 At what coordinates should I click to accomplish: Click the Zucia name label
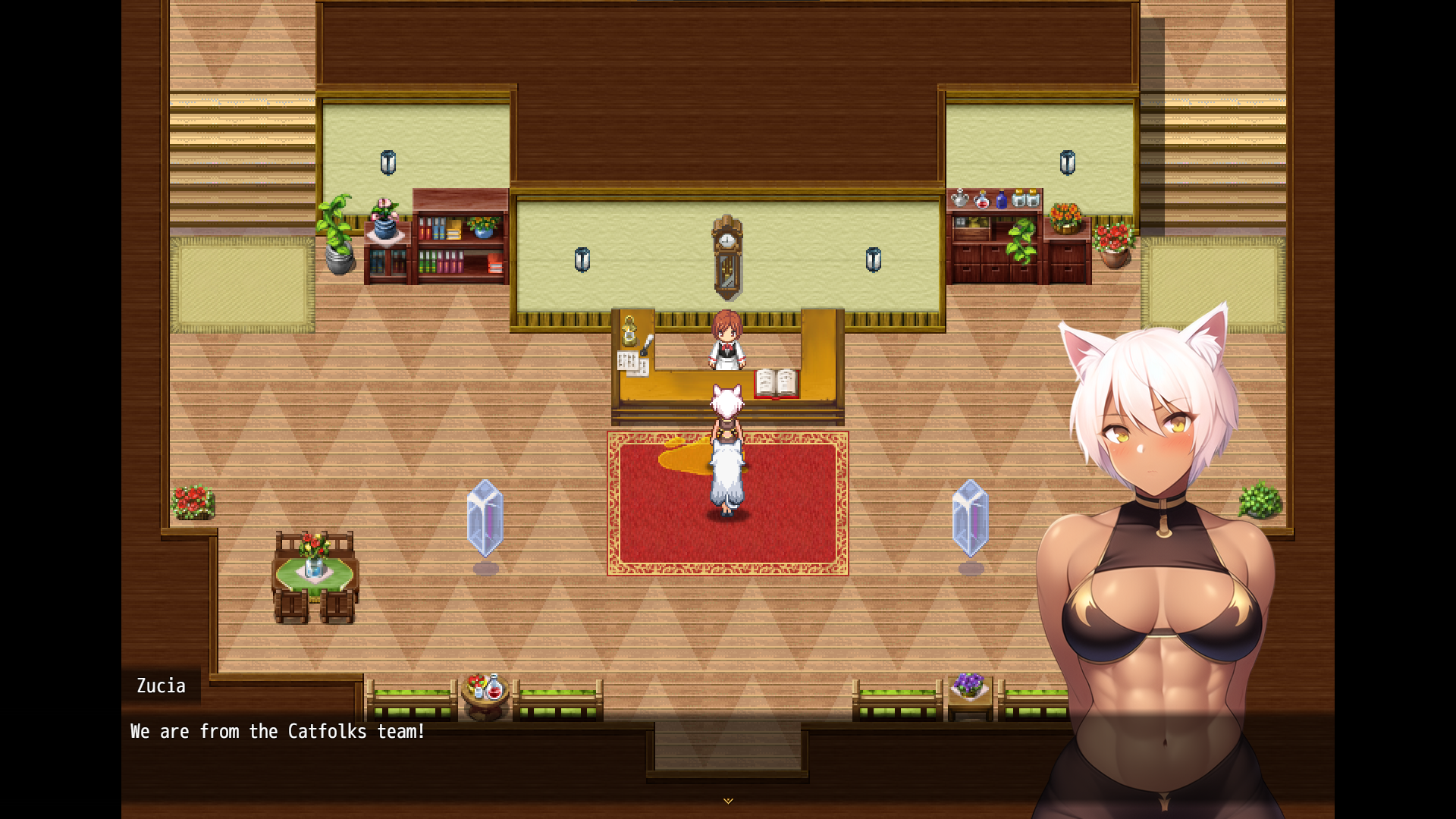point(162,686)
